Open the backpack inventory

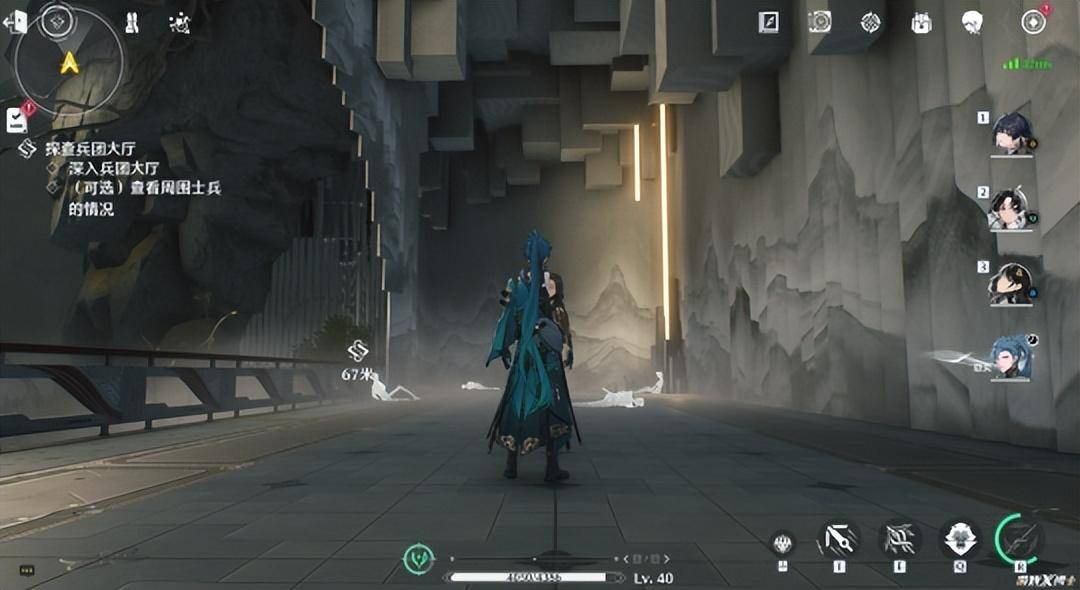[921, 22]
